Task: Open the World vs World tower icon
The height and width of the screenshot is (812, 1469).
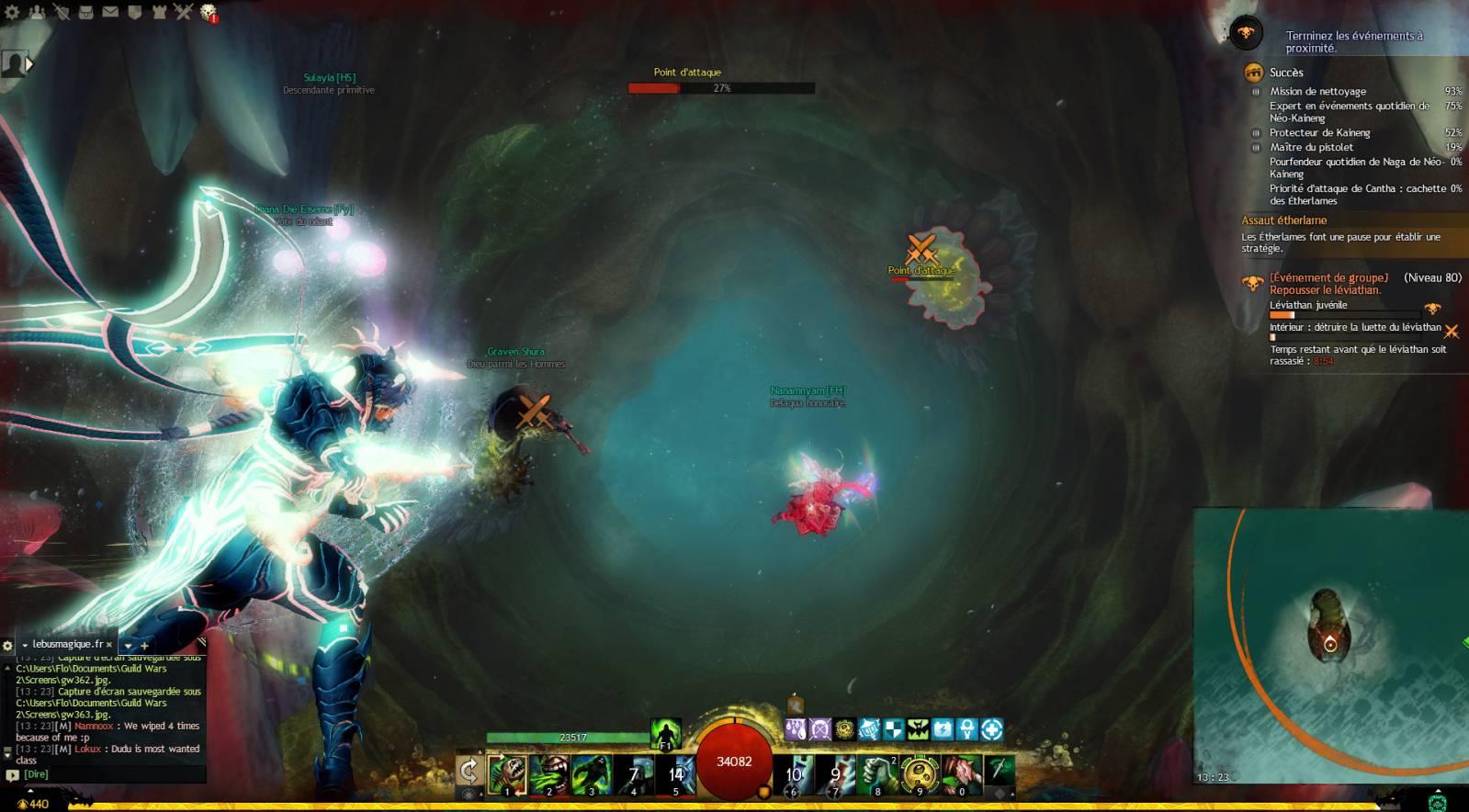Action: (x=159, y=12)
